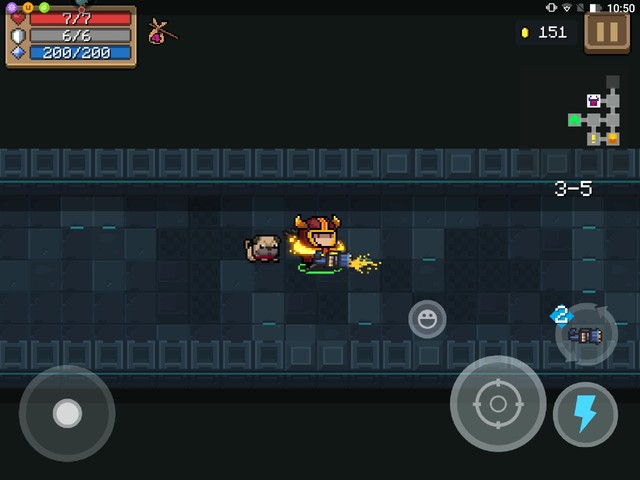Fire weapon using the crosshair attack button
This screenshot has width=640, height=480.
point(497,404)
